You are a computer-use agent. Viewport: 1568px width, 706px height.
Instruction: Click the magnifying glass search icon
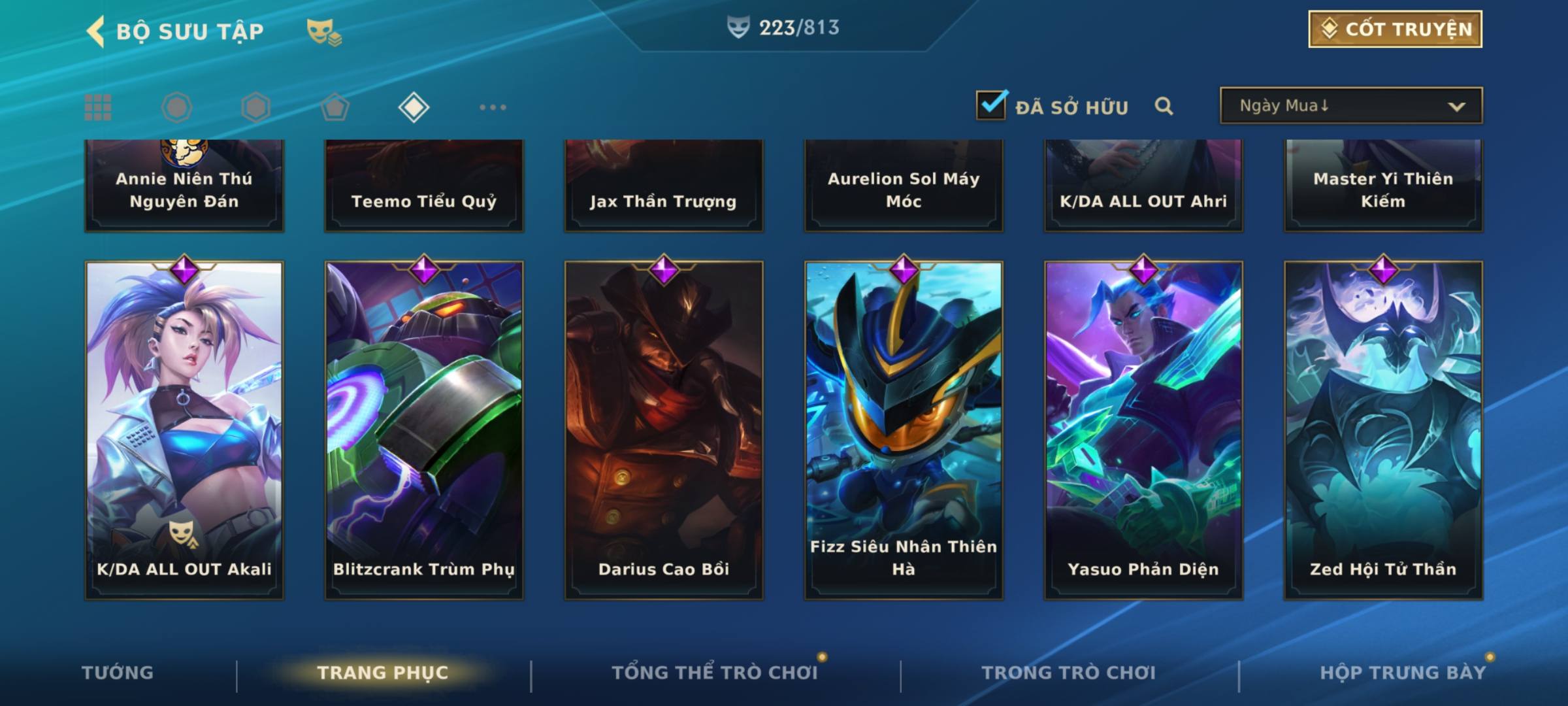tap(1164, 106)
